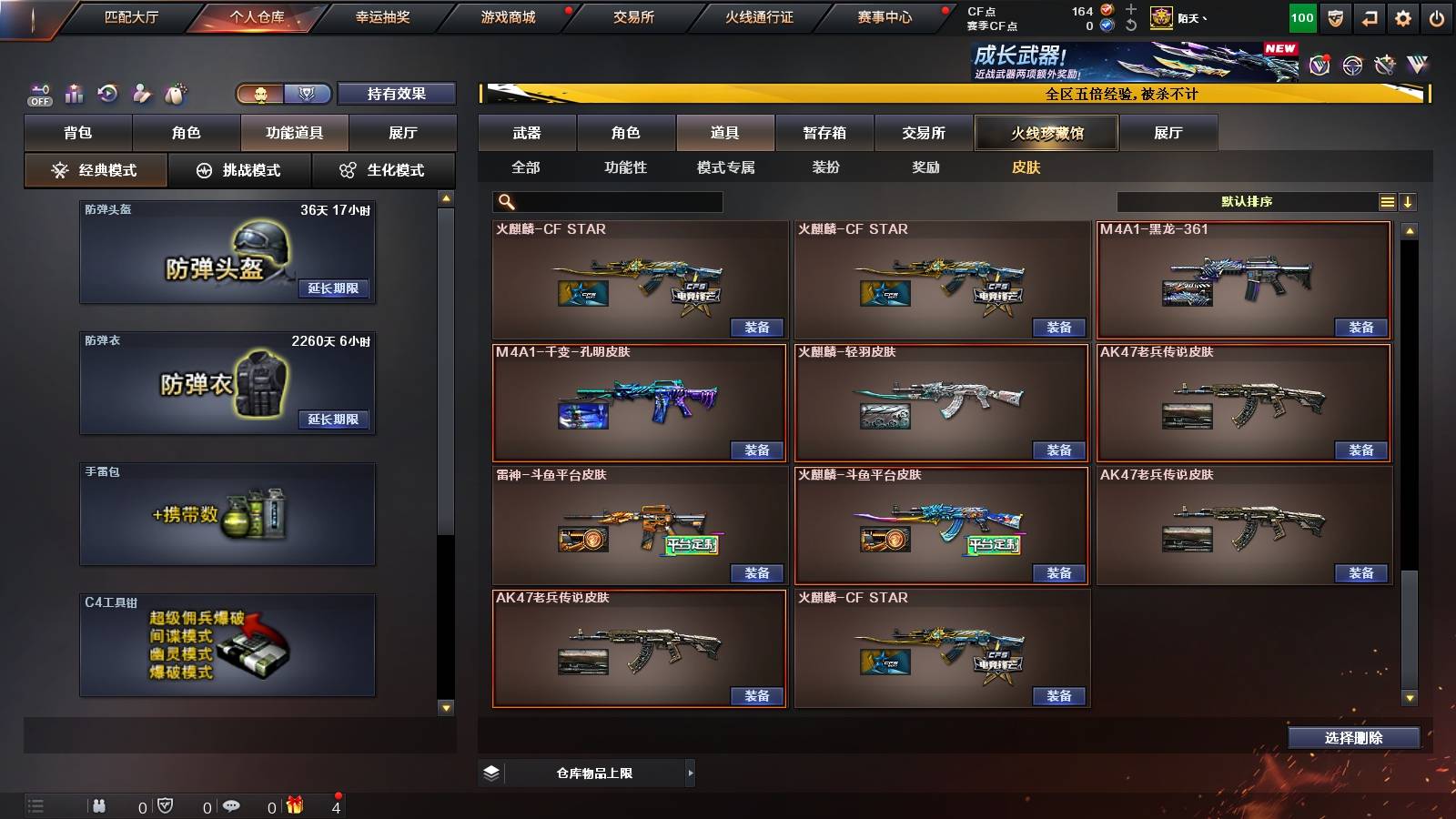Switch to the 火线珍藏馆 tab

click(1045, 133)
